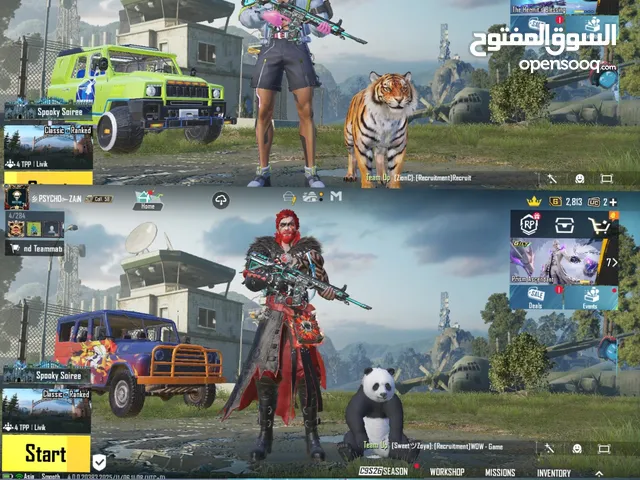The height and width of the screenshot is (480, 640).
Task: Open the Inventory tab
Action: [x=554, y=472]
